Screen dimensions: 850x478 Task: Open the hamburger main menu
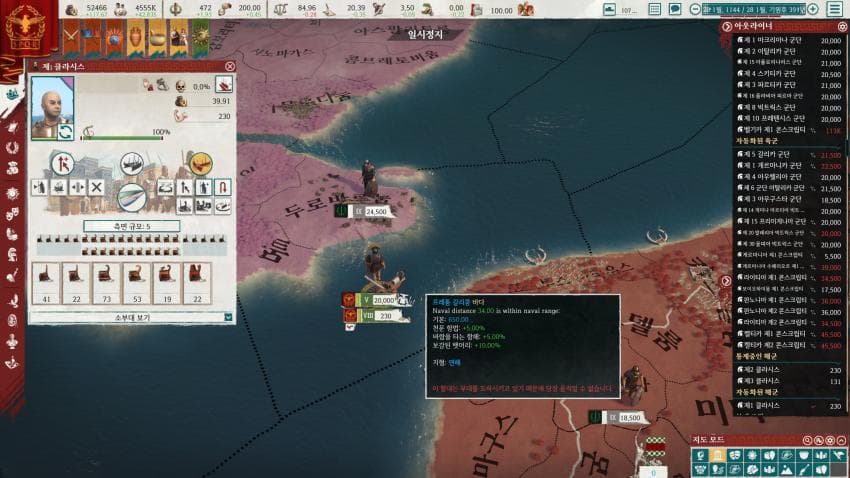pyautogui.click(x=834, y=9)
